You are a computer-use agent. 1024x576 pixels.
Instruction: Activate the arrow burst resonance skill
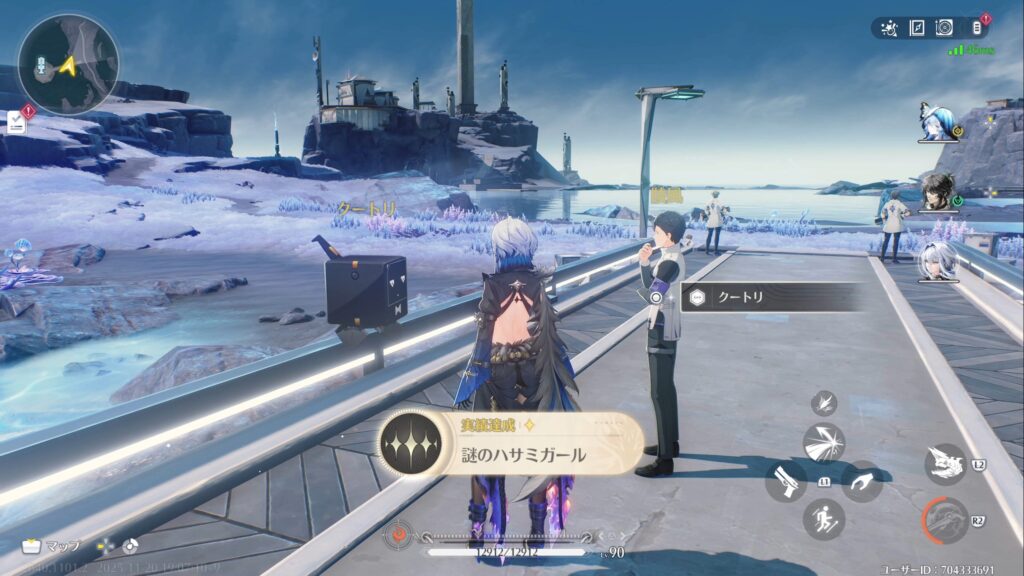pos(824,442)
